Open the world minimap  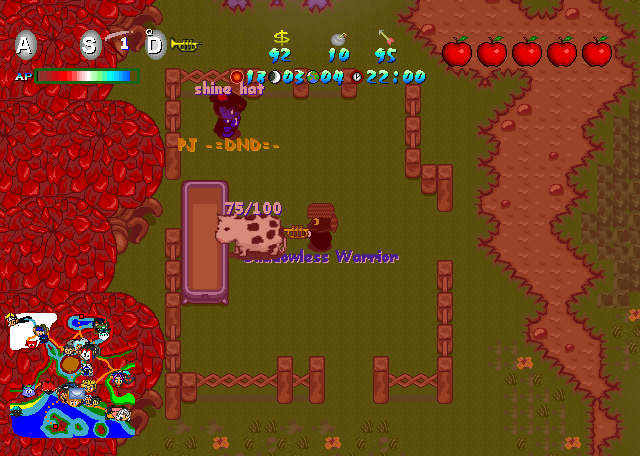[x=72, y=375]
